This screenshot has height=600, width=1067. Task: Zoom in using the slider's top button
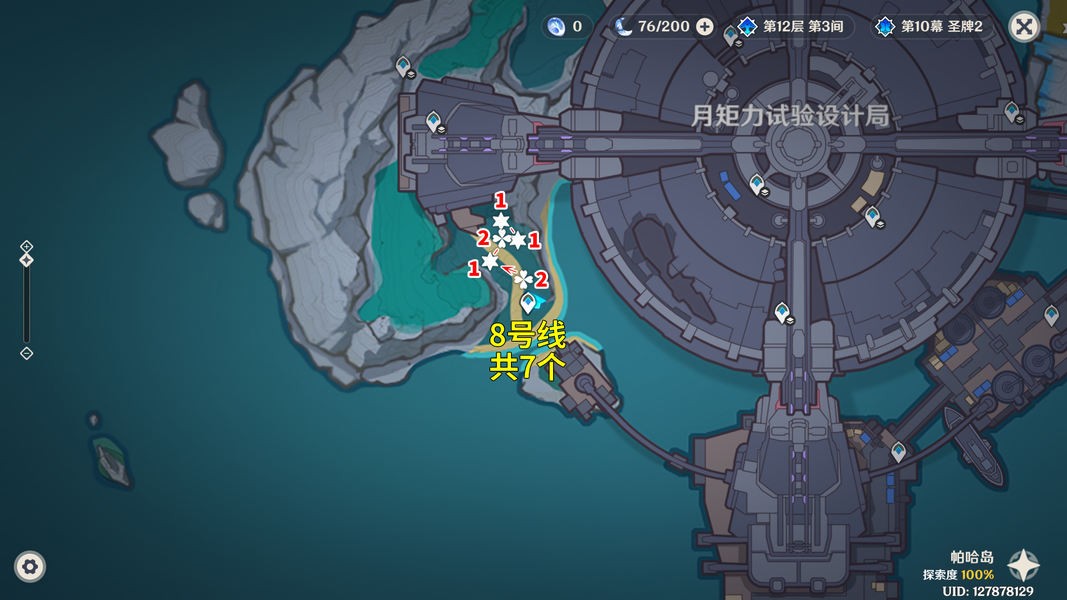27,246
